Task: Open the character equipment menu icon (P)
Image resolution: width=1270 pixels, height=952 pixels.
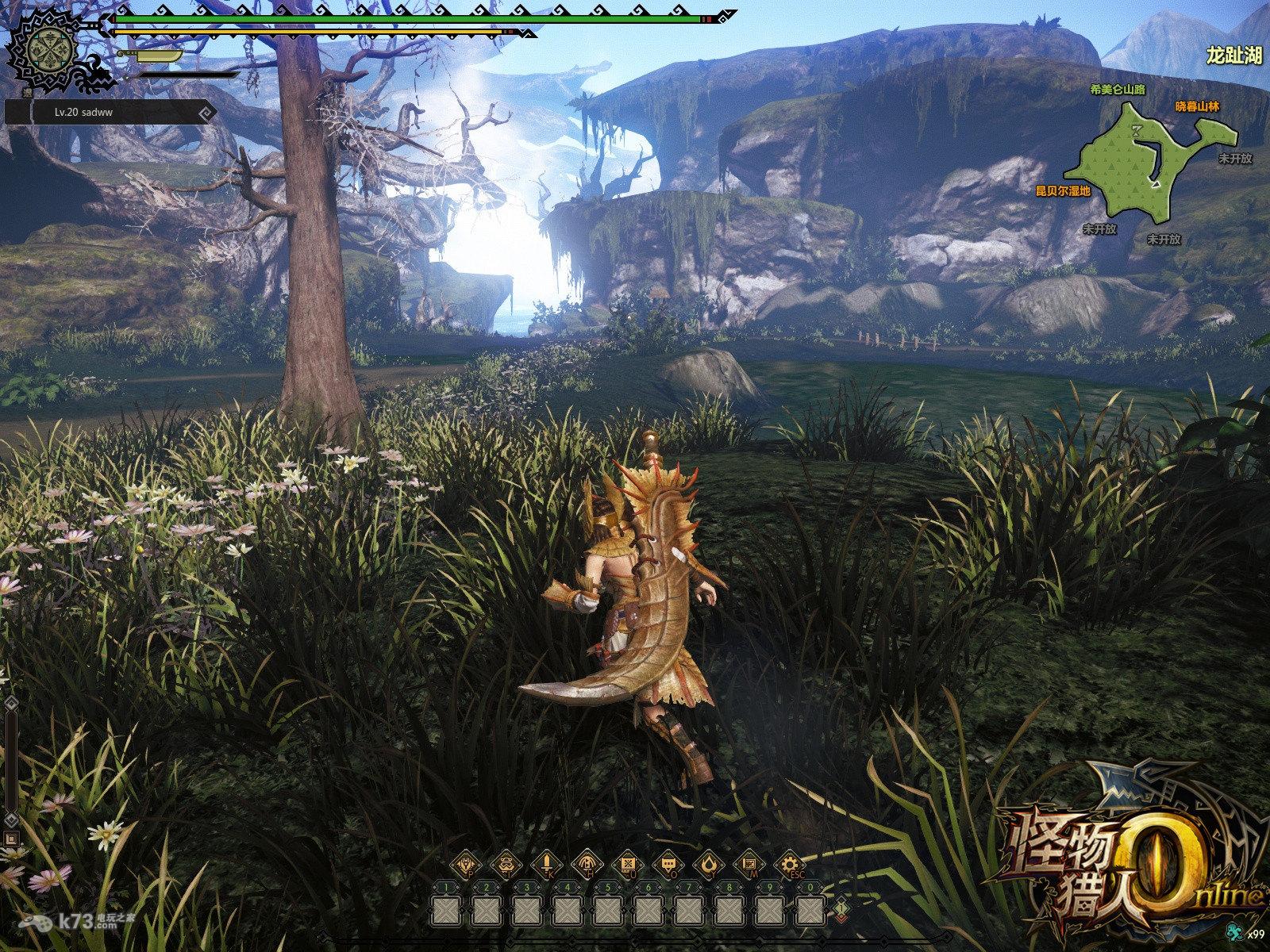Action: pos(464,864)
